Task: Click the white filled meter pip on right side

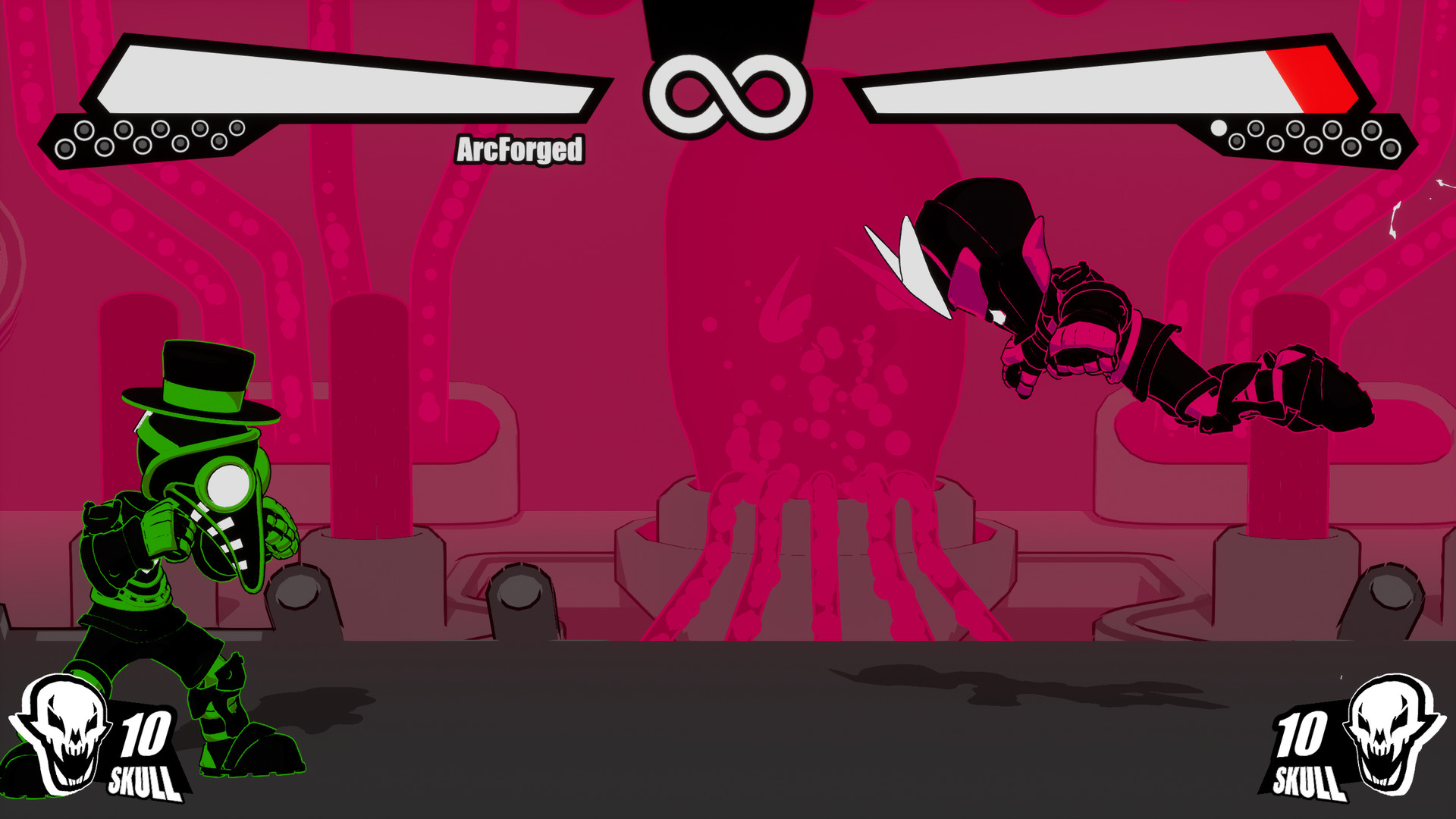Action: click(1219, 130)
